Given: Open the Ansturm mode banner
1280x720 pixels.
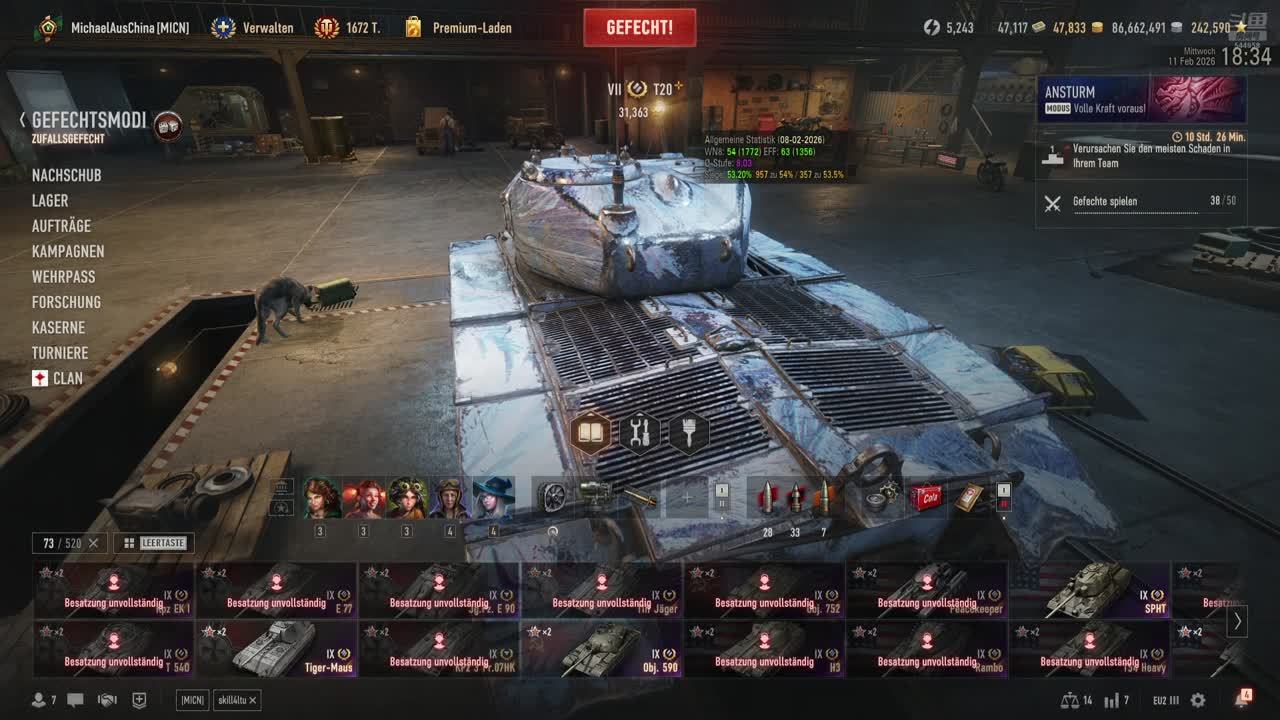Looking at the screenshot, I should 1141,99.
